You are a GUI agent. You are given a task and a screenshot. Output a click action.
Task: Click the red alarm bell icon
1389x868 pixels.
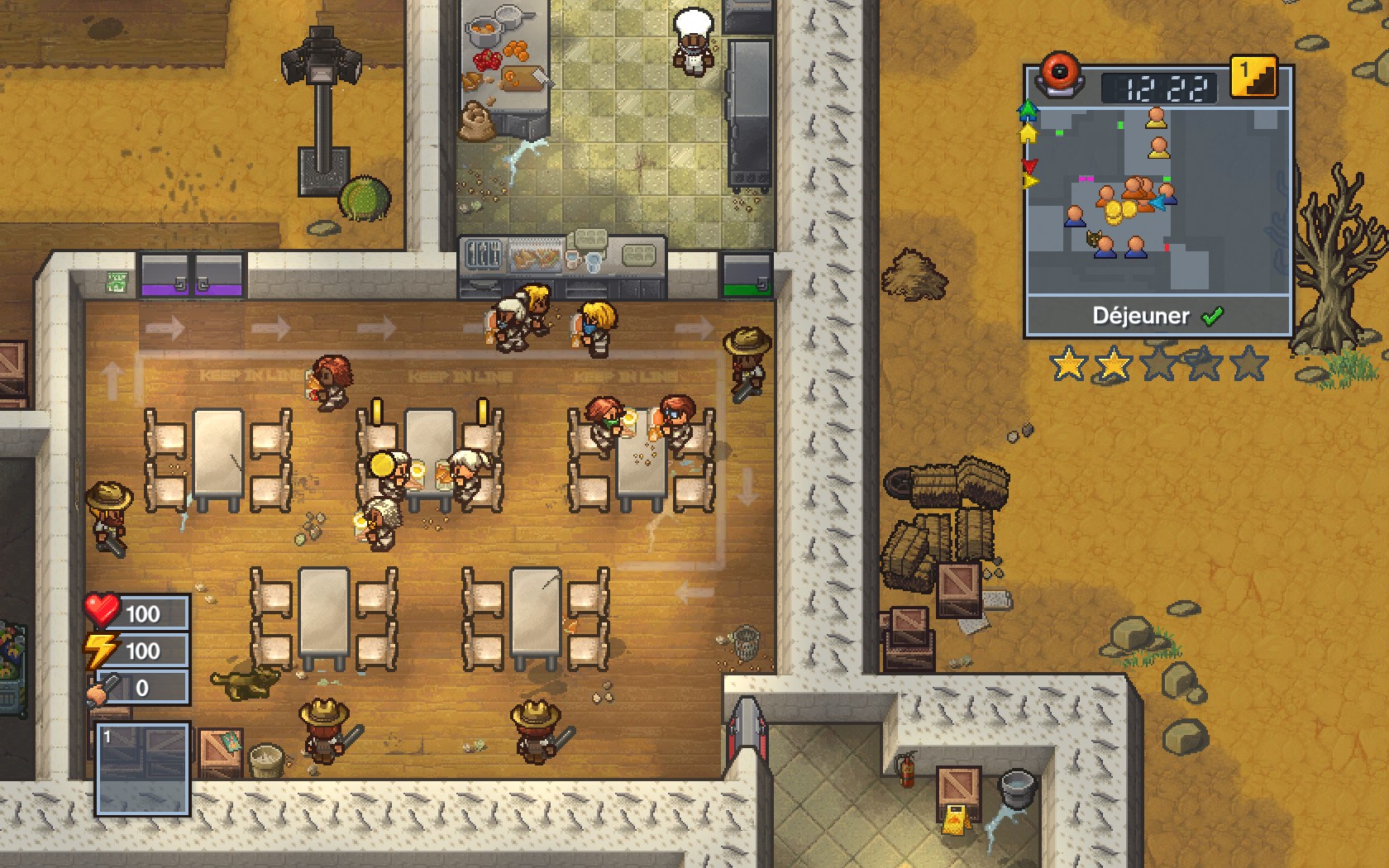1060,74
